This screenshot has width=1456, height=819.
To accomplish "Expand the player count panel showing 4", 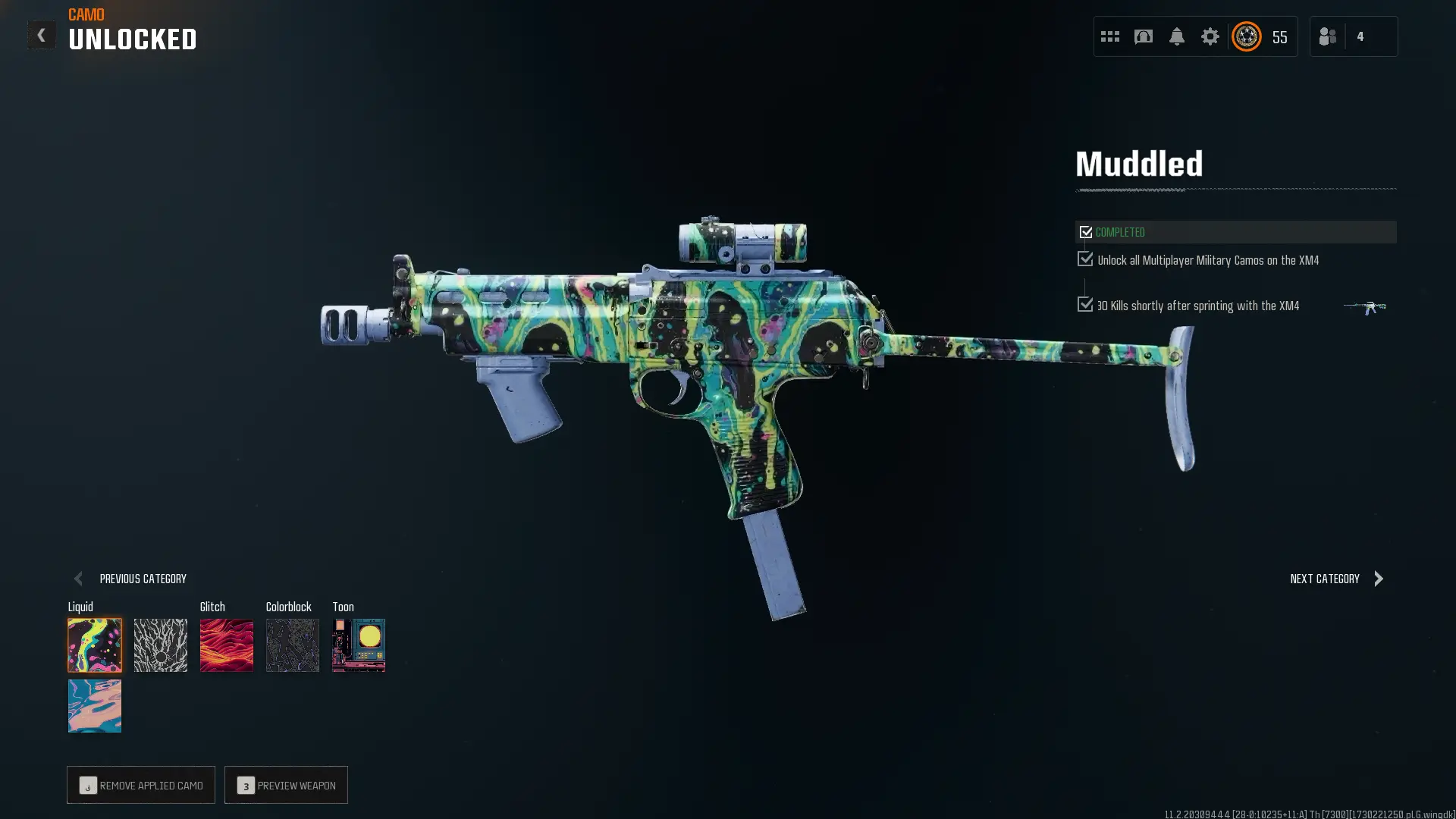I will pos(1361,36).
